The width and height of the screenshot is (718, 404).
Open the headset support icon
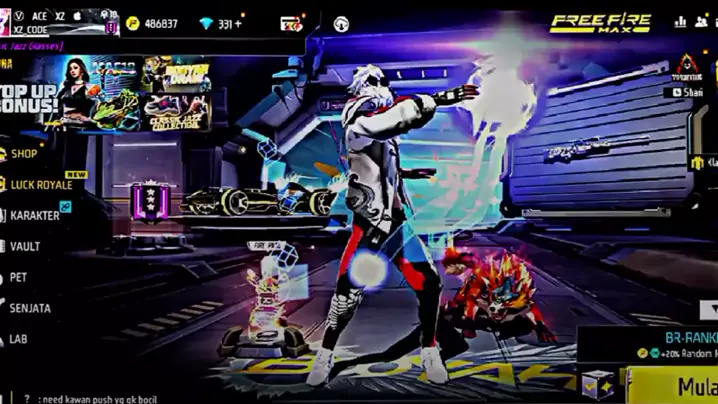(341, 24)
